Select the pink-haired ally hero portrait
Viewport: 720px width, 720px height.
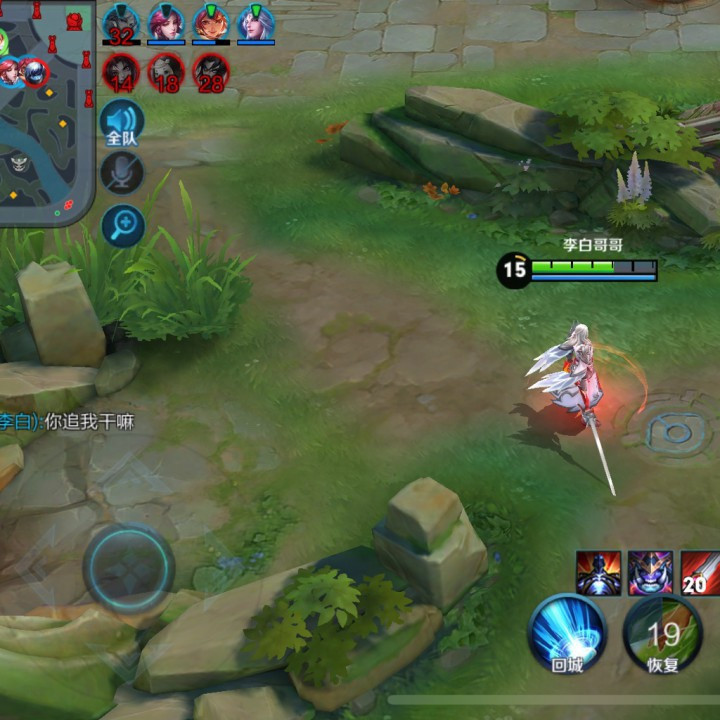[166, 22]
